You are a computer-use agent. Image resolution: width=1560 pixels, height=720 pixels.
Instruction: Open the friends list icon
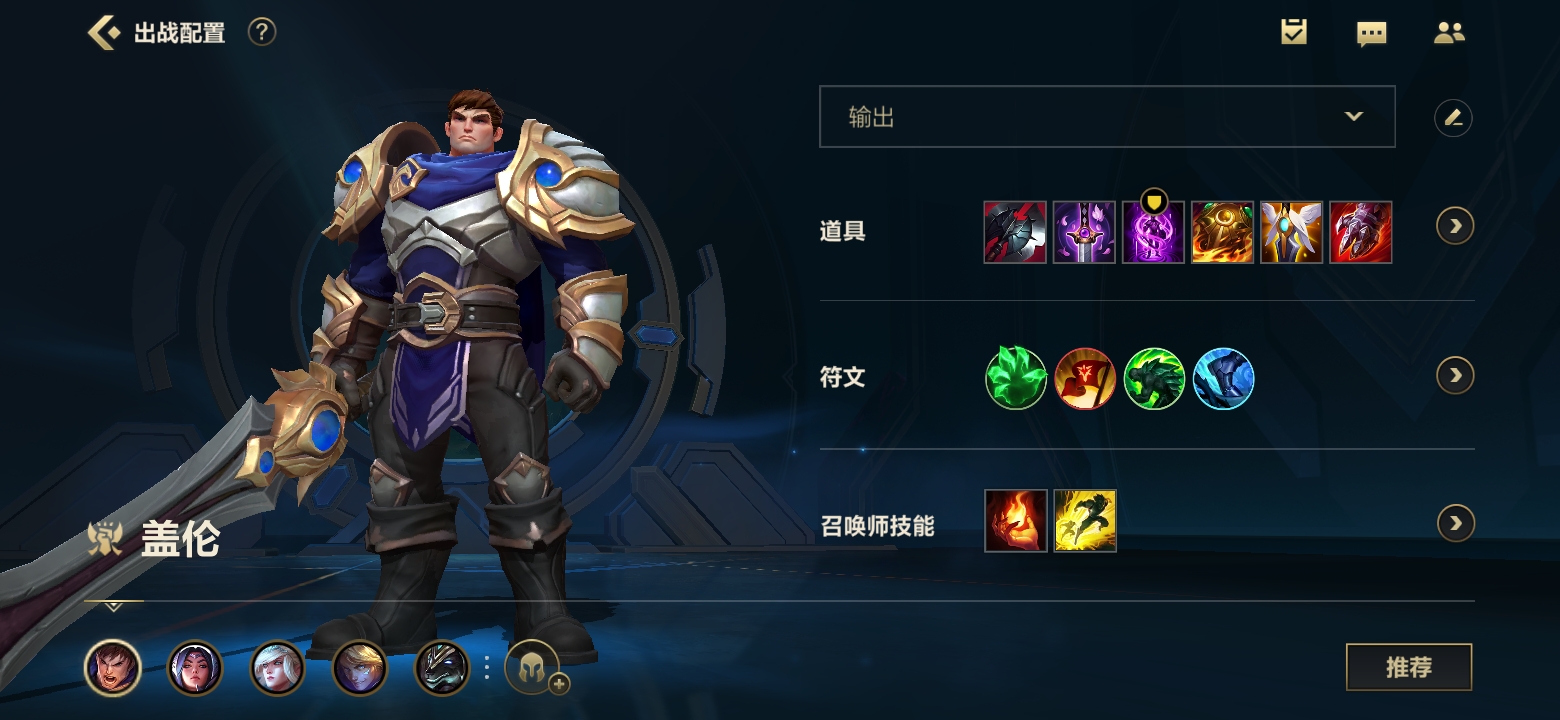tap(1449, 33)
